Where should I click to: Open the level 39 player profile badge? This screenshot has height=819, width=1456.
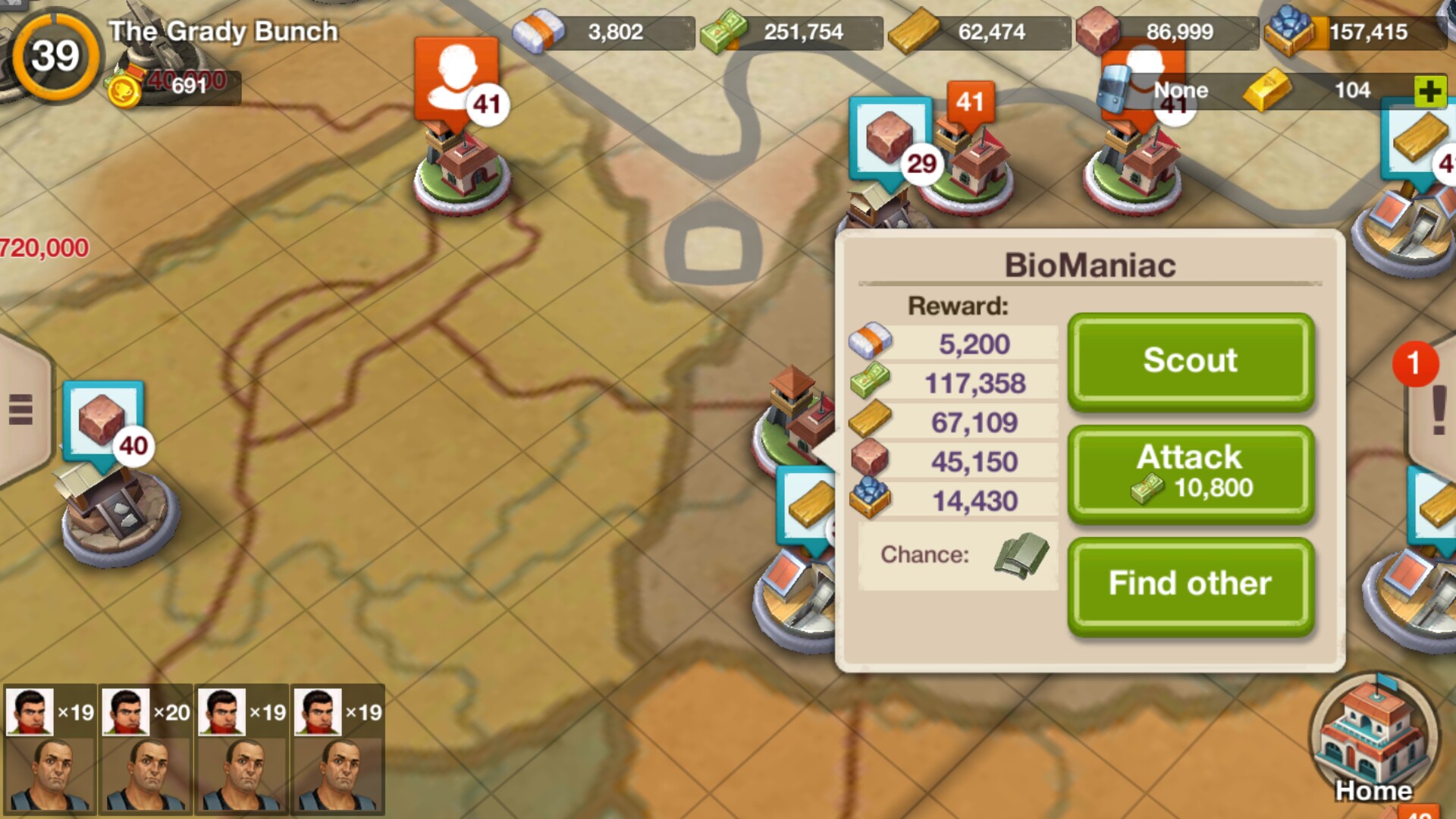click(55, 56)
